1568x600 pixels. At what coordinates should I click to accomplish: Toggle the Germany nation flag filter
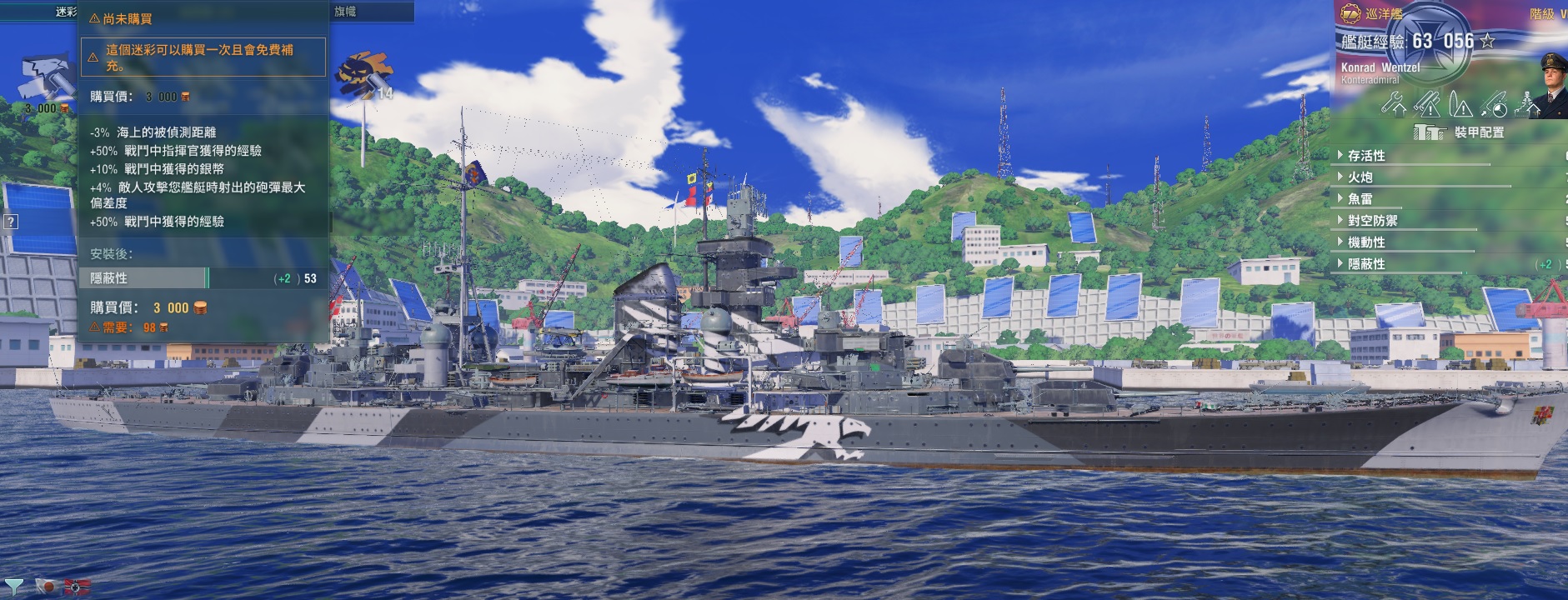point(78,587)
